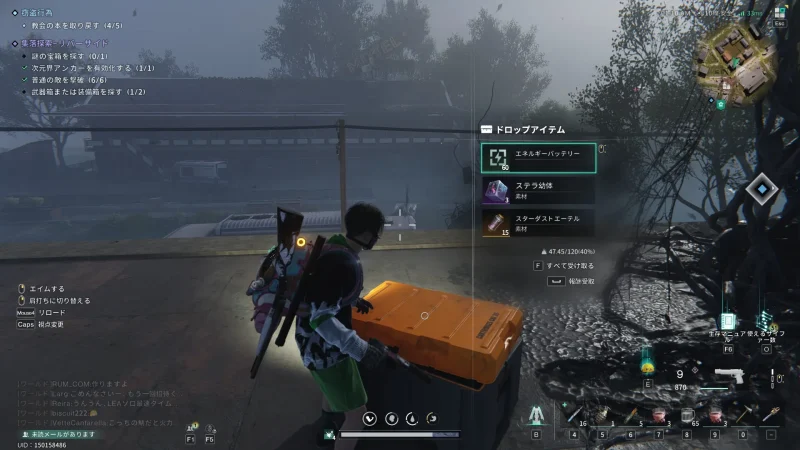The width and height of the screenshot is (800, 450).
Task: Select the grenade hotbar slot
Action: click(x=603, y=413)
